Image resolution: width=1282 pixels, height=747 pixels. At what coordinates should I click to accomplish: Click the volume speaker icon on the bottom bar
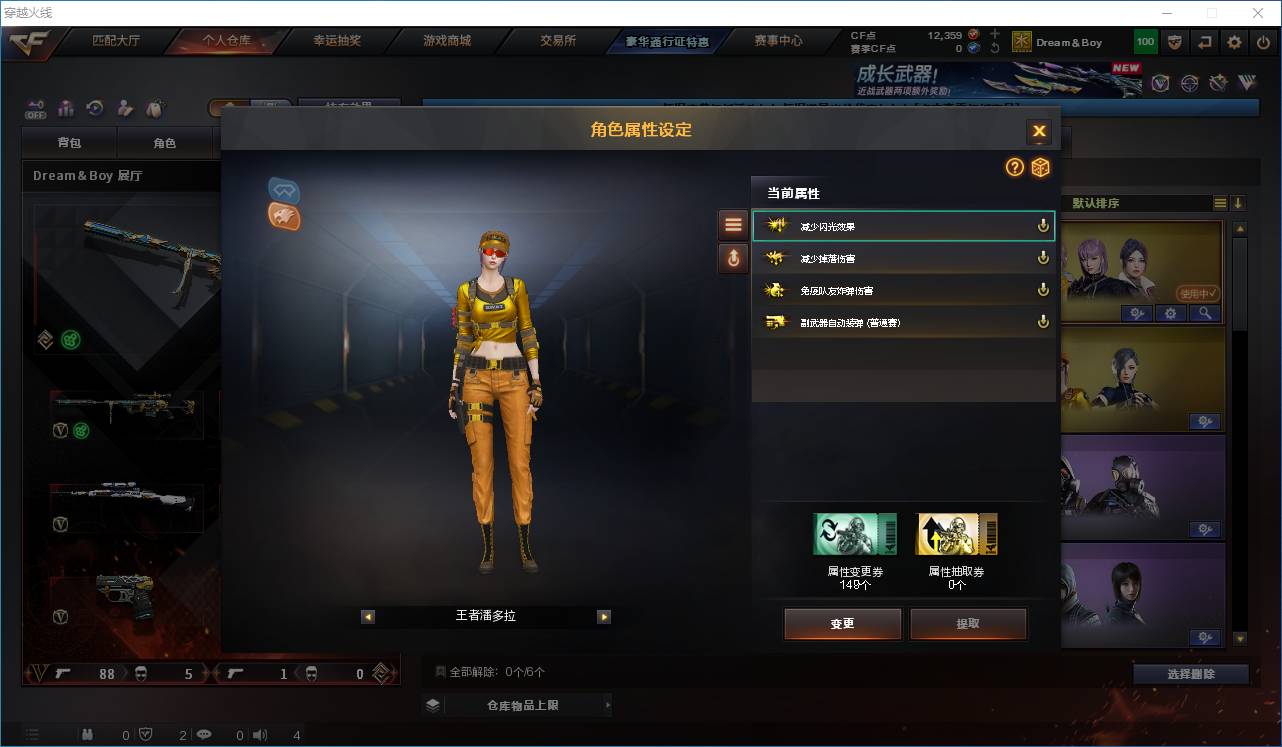pos(259,734)
